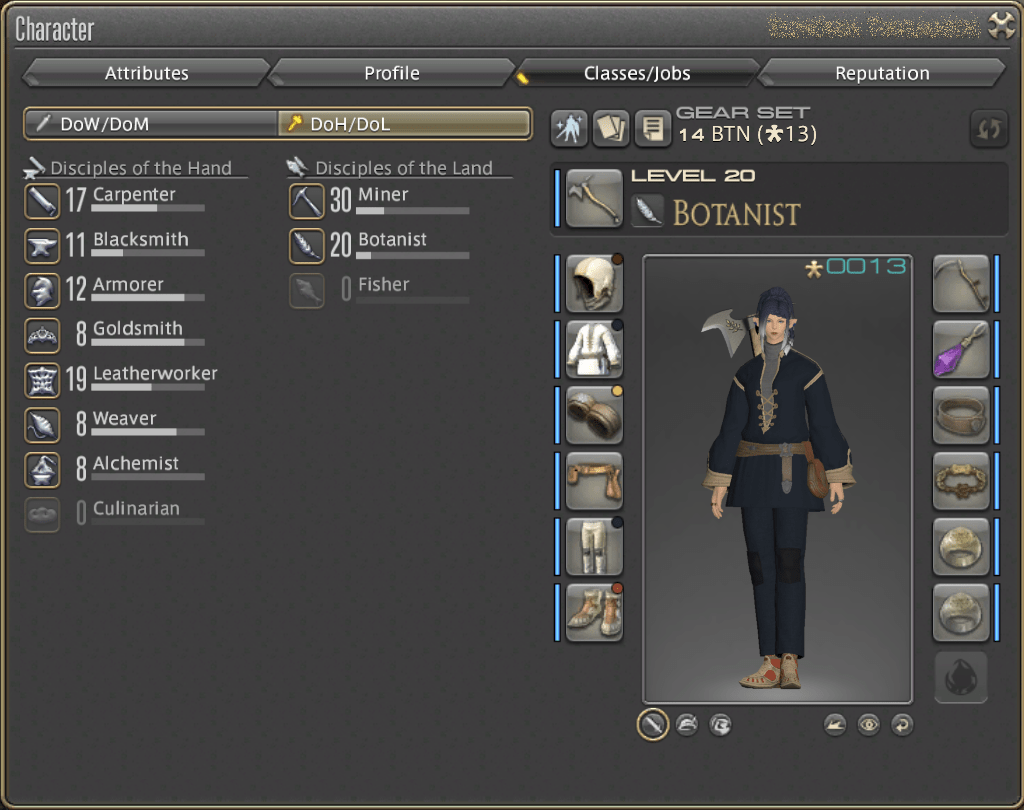Screen dimensions: 1024x810
Task: Select the leather belt waist slot
Action: tap(595, 481)
